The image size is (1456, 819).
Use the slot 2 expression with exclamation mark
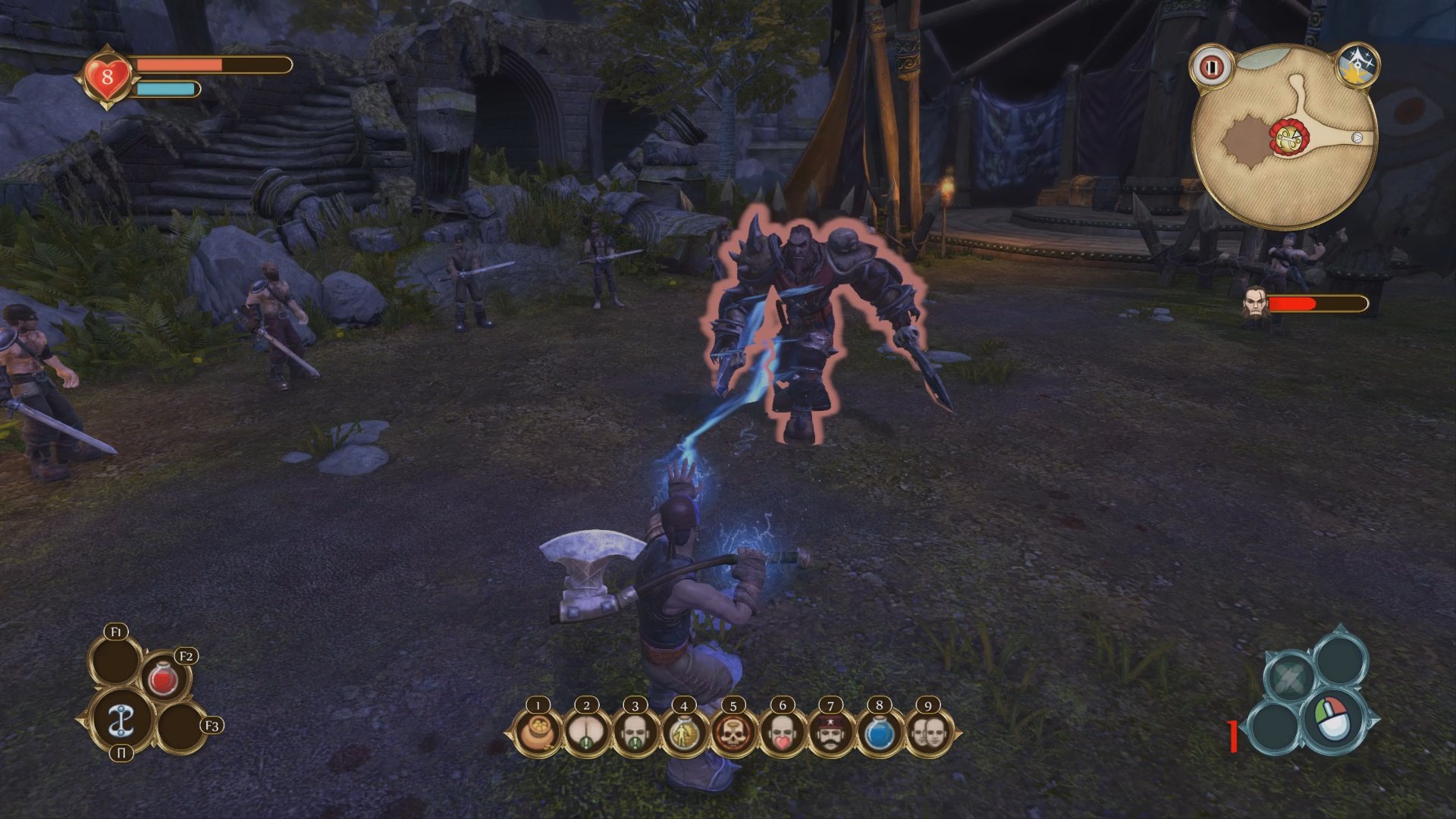point(586,734)
